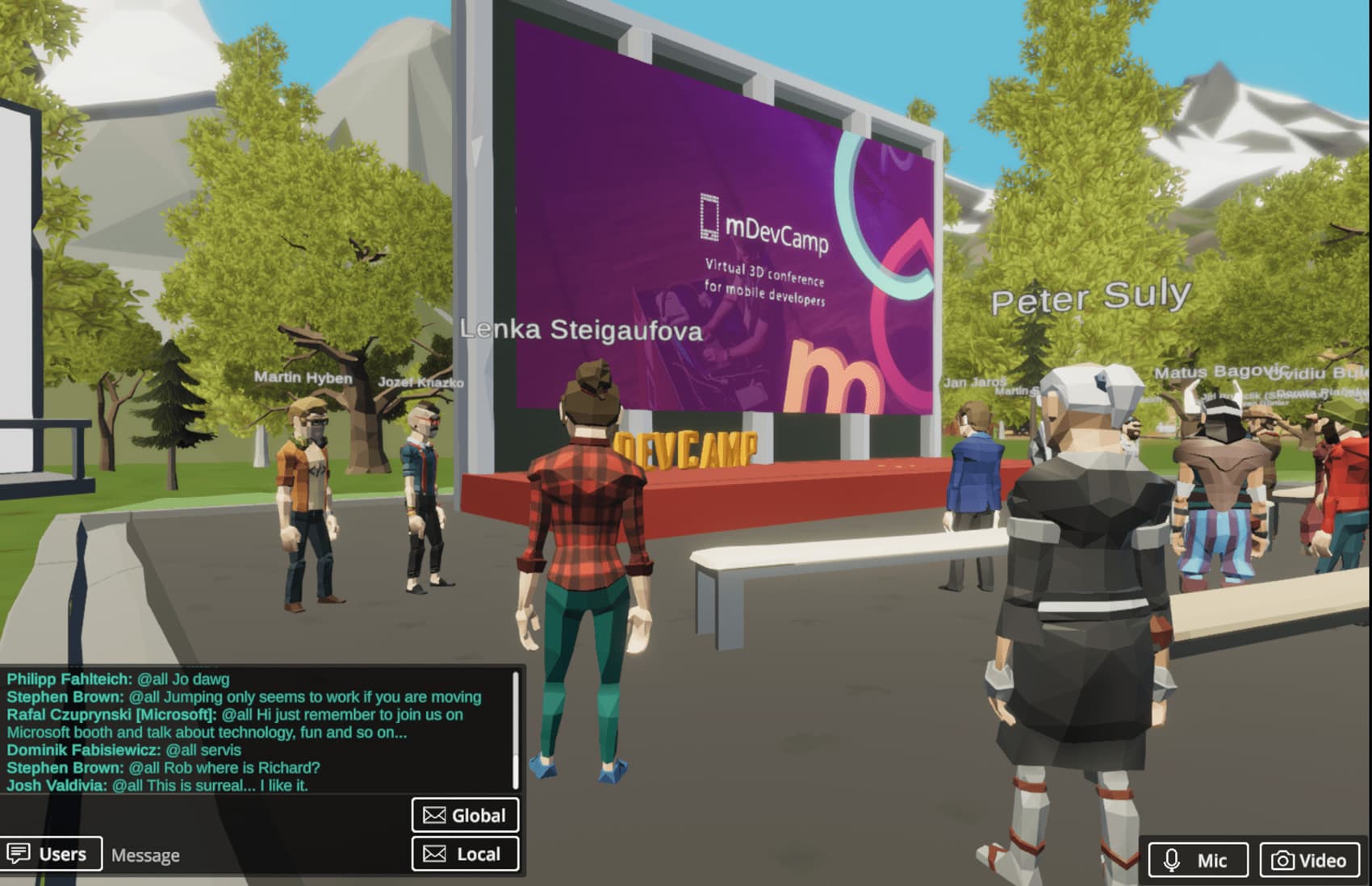Toggle the Mic button
Image resolution: width=1372 pixels, height=886 pixels.
click(1198, 860)
